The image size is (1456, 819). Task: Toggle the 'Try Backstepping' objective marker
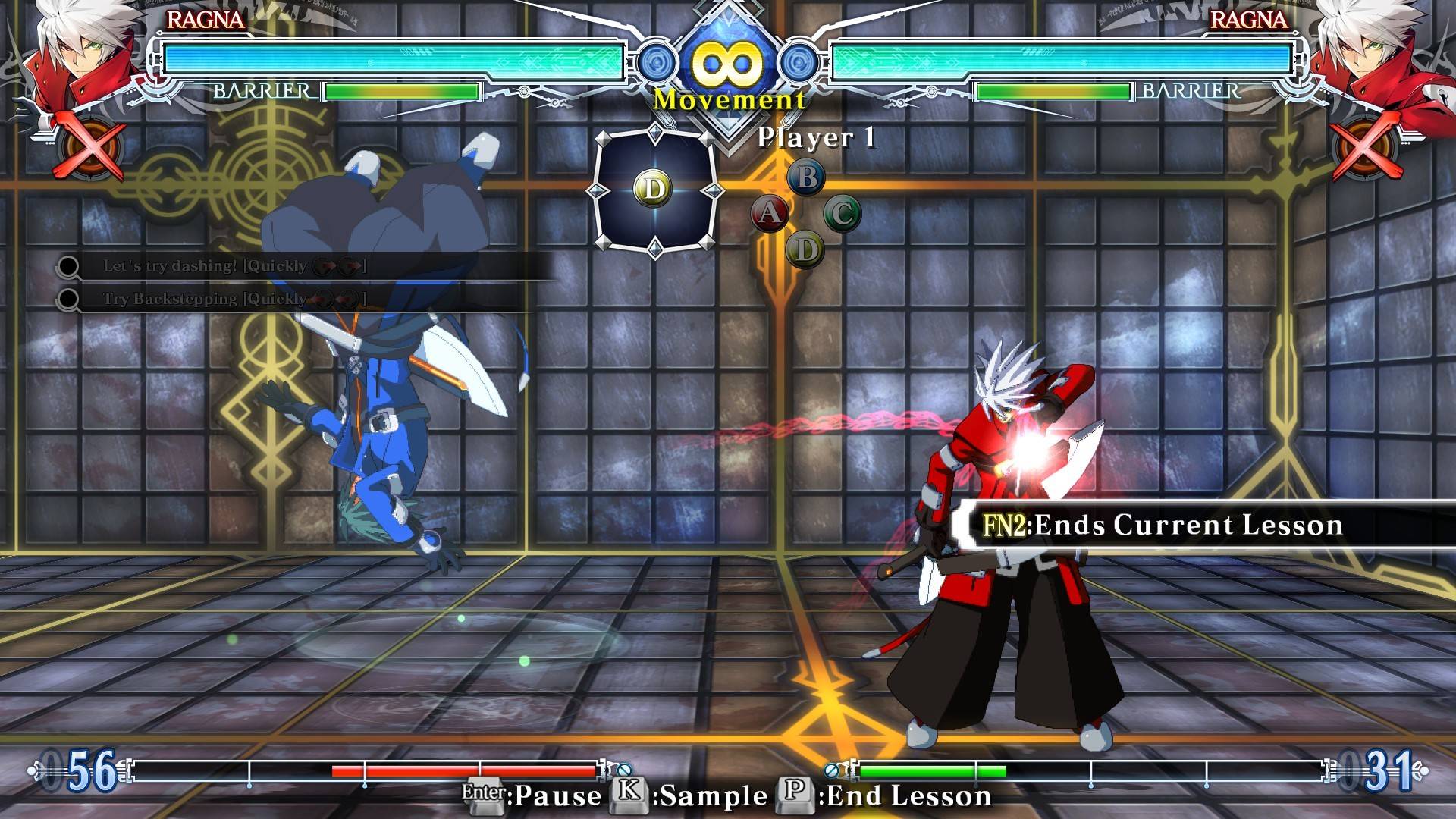(69, 298)
